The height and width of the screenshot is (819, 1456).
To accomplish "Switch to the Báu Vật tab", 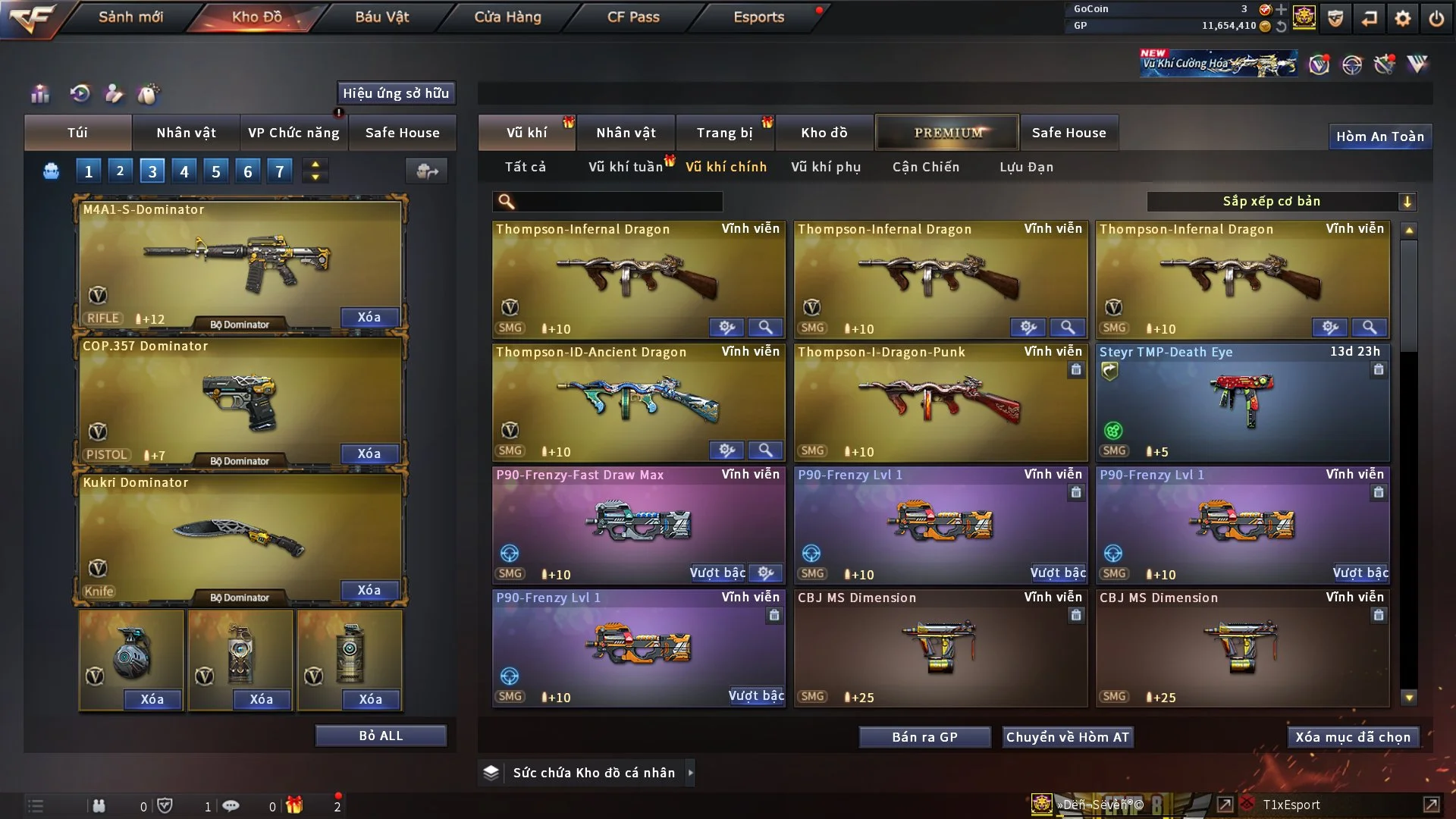I will pyautogui.click(x=381, y=17).
